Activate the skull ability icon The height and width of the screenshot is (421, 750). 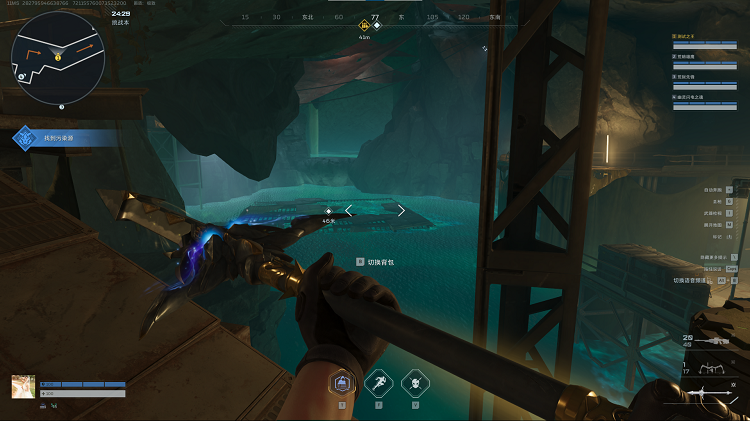coord(414,382)
